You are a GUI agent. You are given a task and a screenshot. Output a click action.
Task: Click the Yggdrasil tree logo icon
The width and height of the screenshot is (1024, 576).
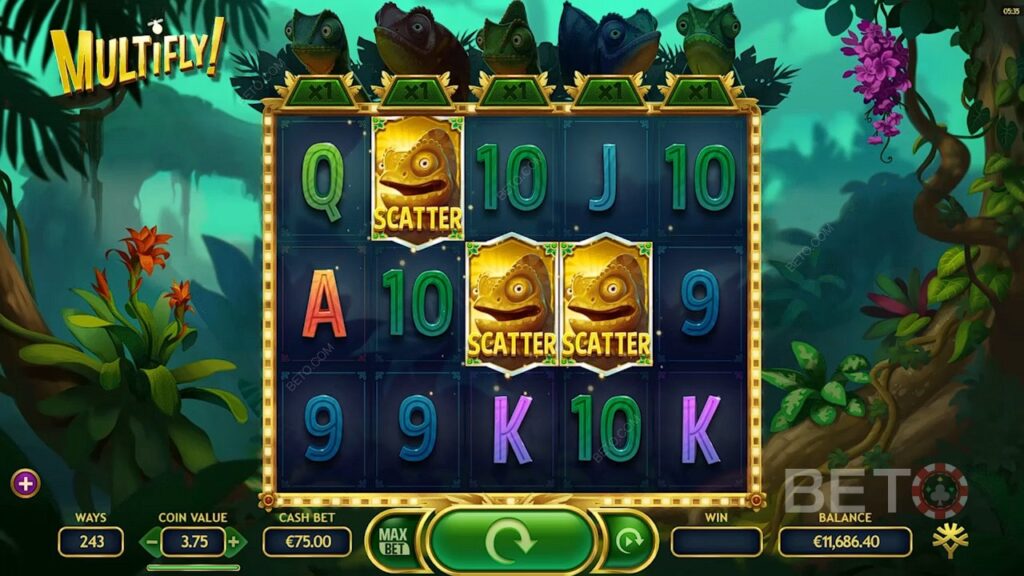[x=948, y=541]
